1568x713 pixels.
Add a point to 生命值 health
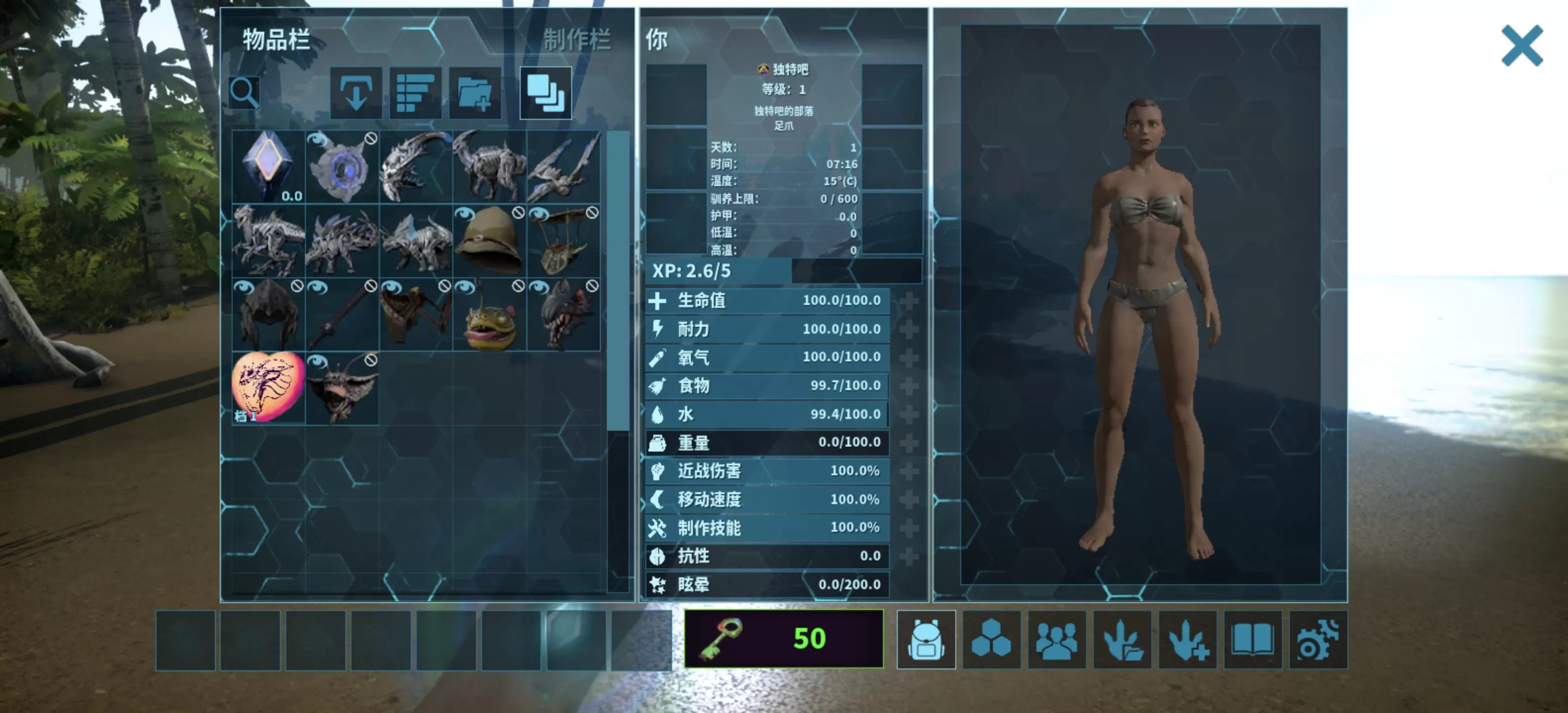click(x=909, y=301)
